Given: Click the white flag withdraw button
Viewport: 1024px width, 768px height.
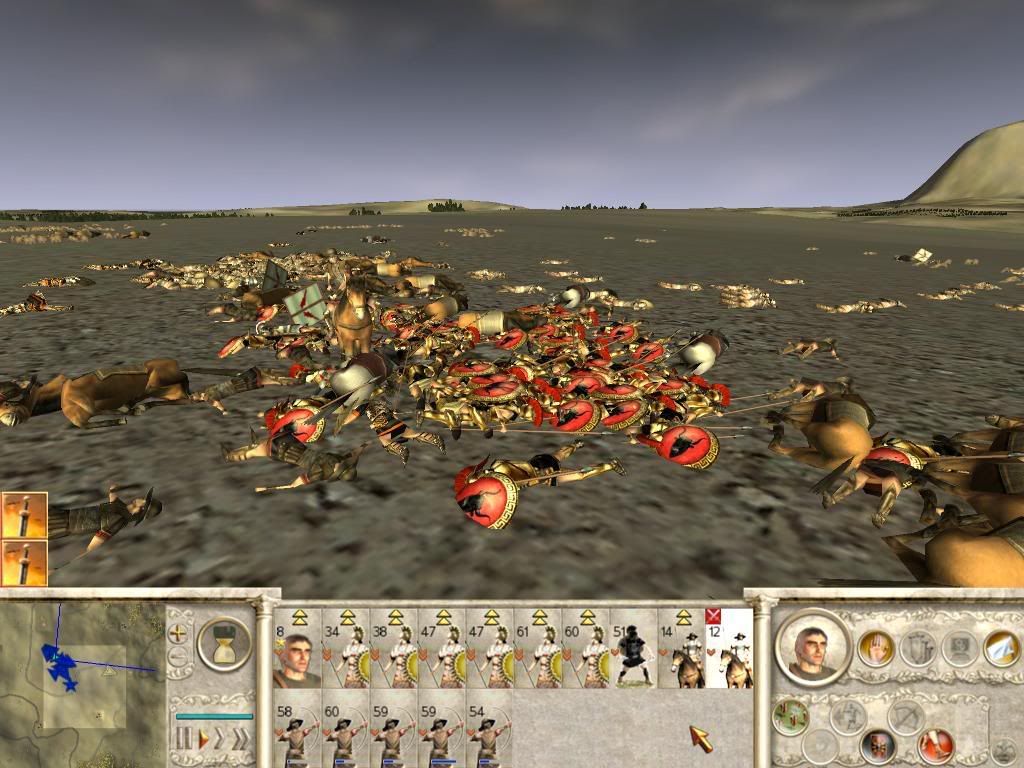Looking at the screenshot, I should [1000, 648].
